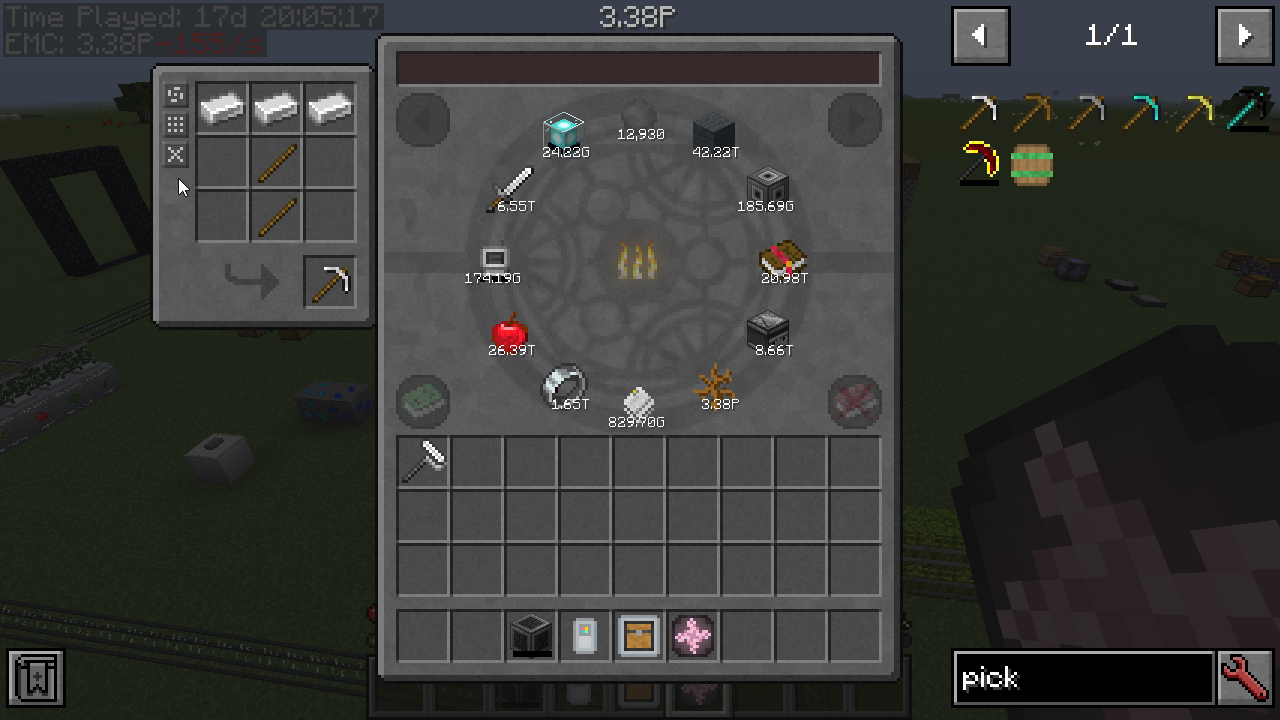The width and height of the screenshot is (1280, 720).
Task: Select the red and yellow pickaxe
Action: point(979,164)
